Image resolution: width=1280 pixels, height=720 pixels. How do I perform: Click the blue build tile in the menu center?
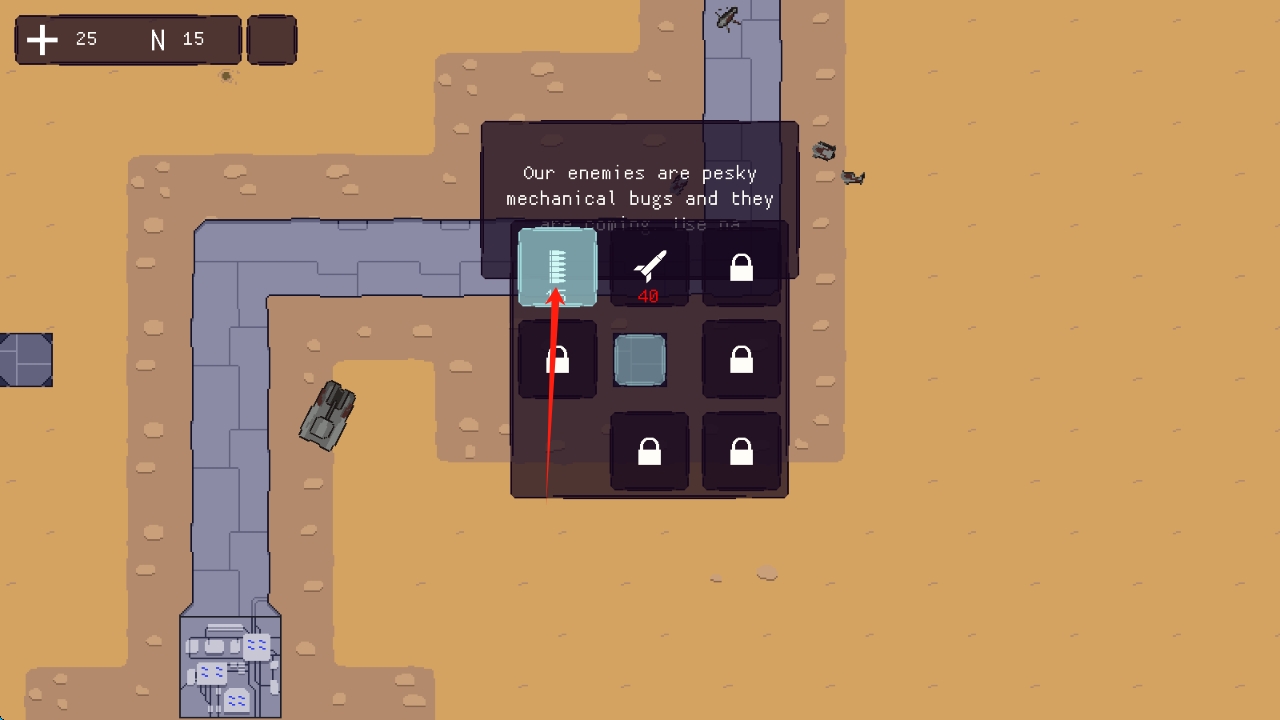pos(640,360)
